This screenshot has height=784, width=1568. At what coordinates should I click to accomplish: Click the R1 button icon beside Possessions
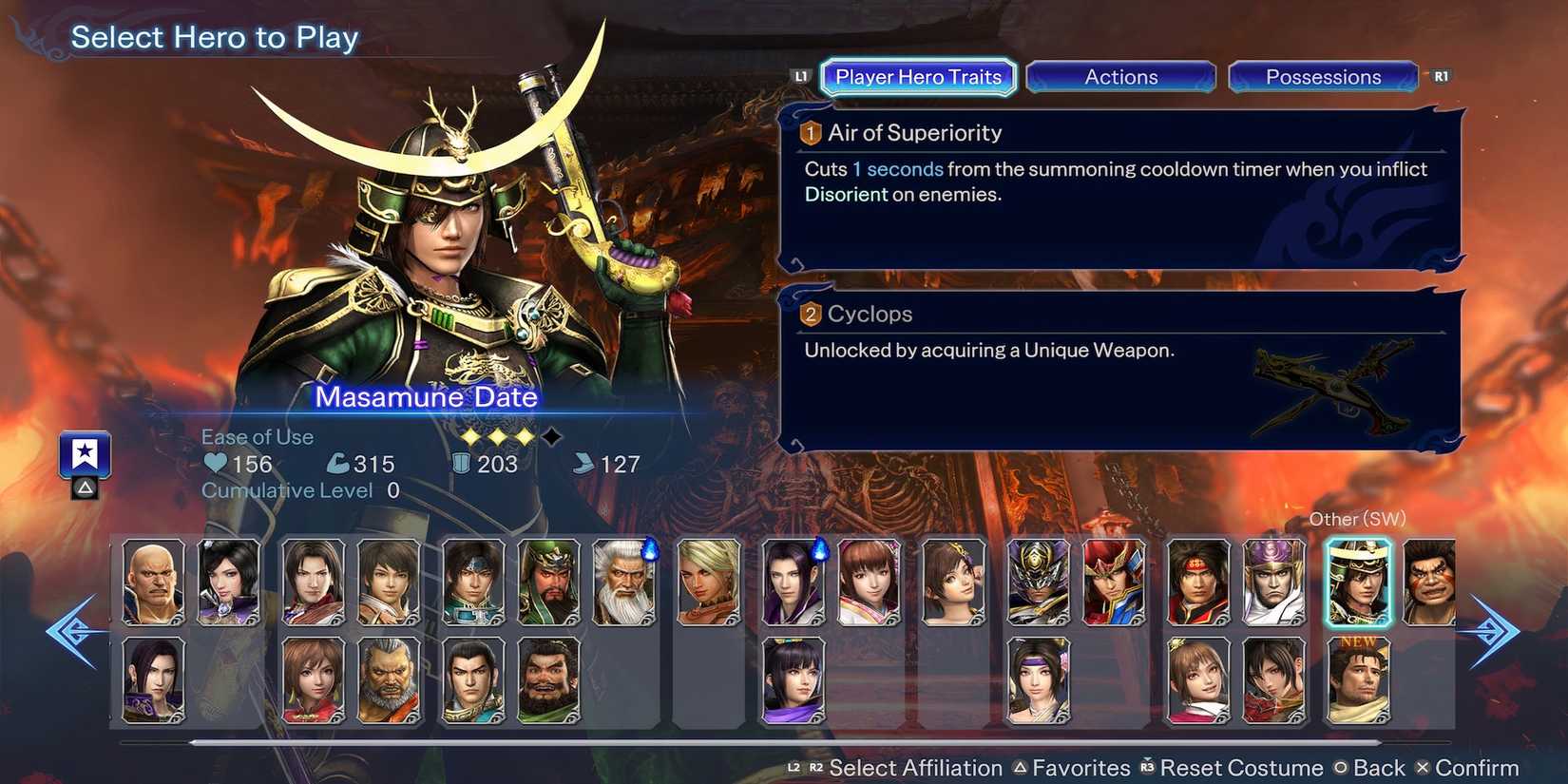pos(1441,75)
